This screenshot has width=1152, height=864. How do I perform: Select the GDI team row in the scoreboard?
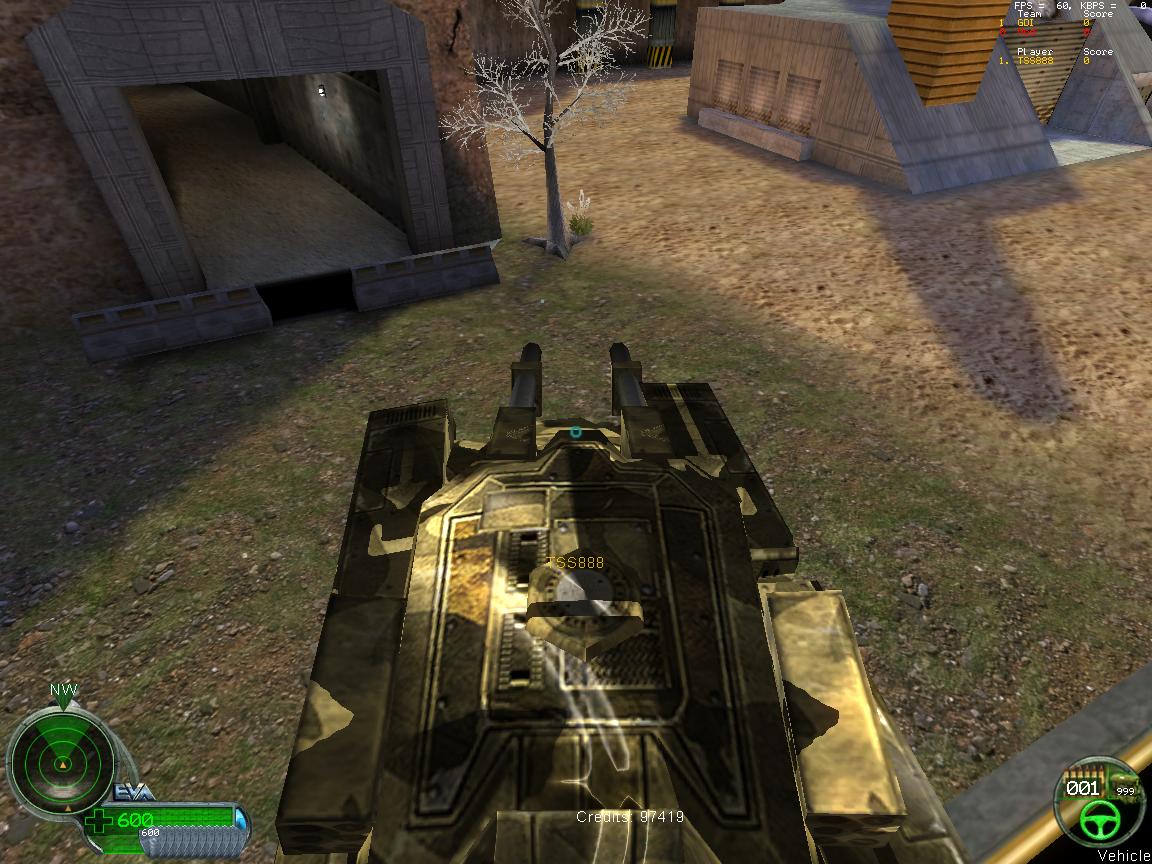point(1050,23)
